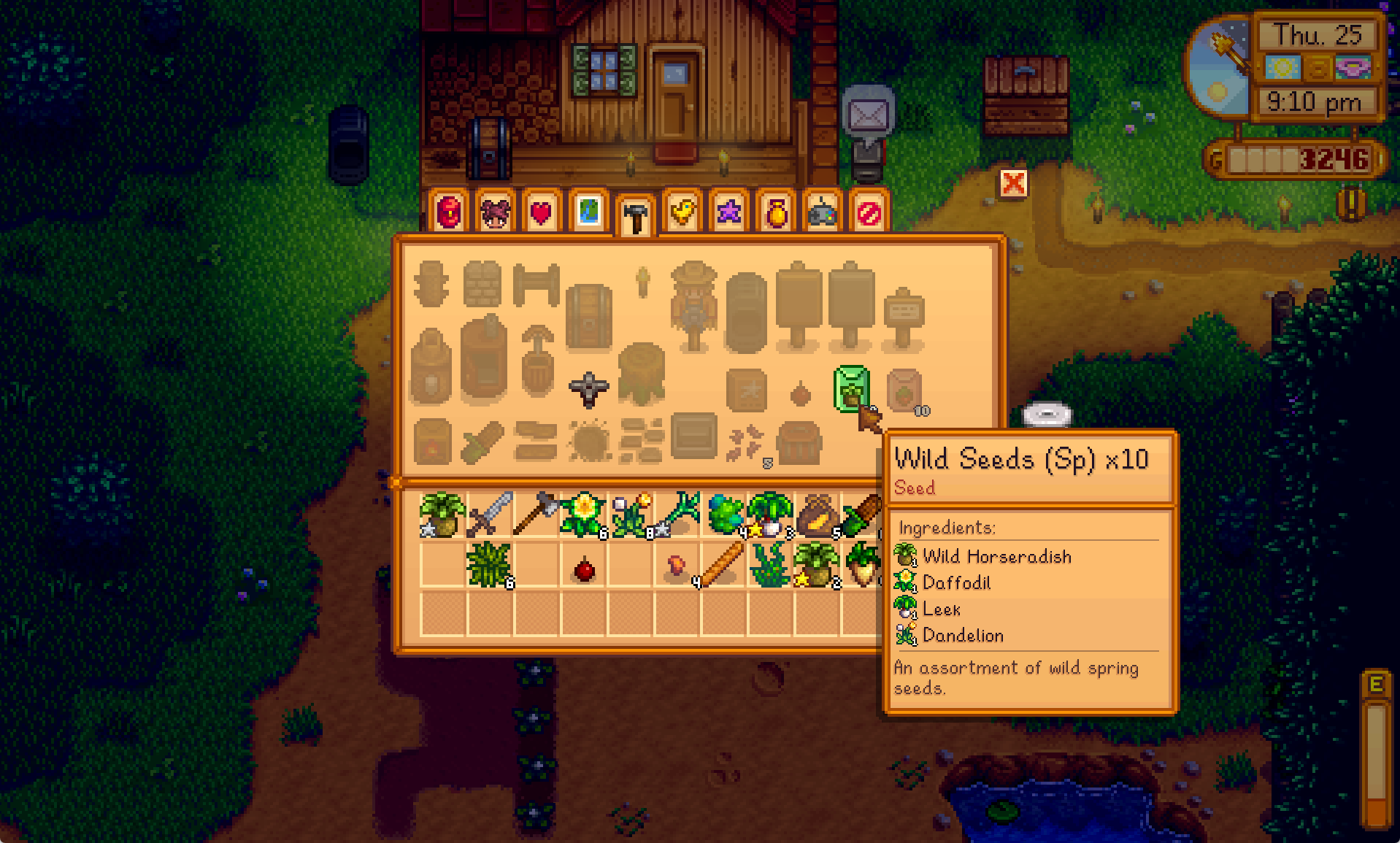This screenshot has height=843, width=1400.
Task: Switch to the Social tab with the heart icon
Action: click(x=540, y=212)
